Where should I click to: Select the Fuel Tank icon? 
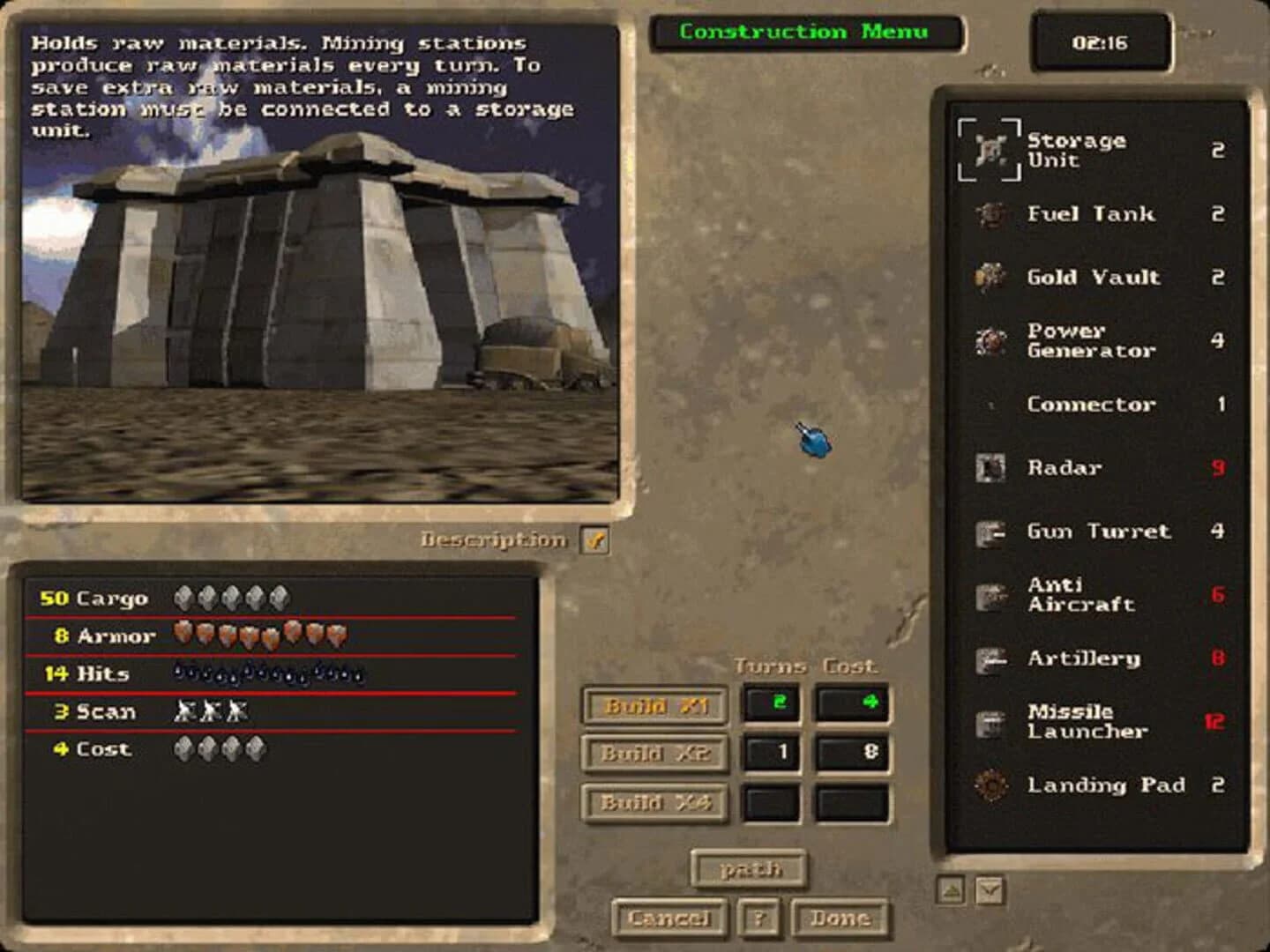(x=990, y=214)
